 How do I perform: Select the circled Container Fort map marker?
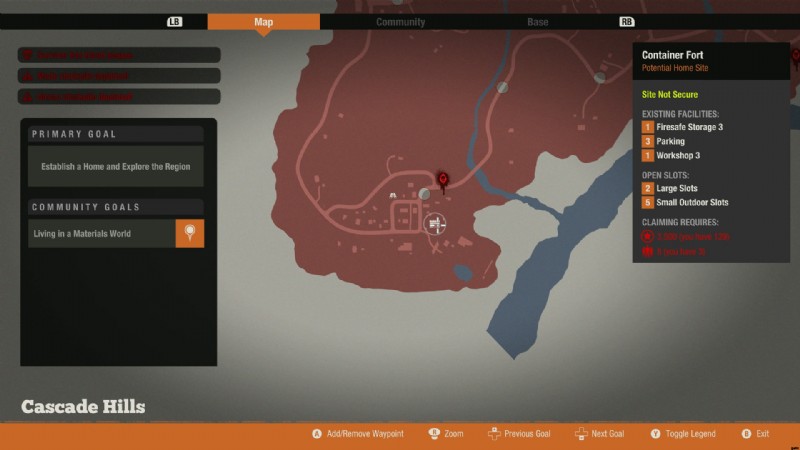tap(434, 225)
